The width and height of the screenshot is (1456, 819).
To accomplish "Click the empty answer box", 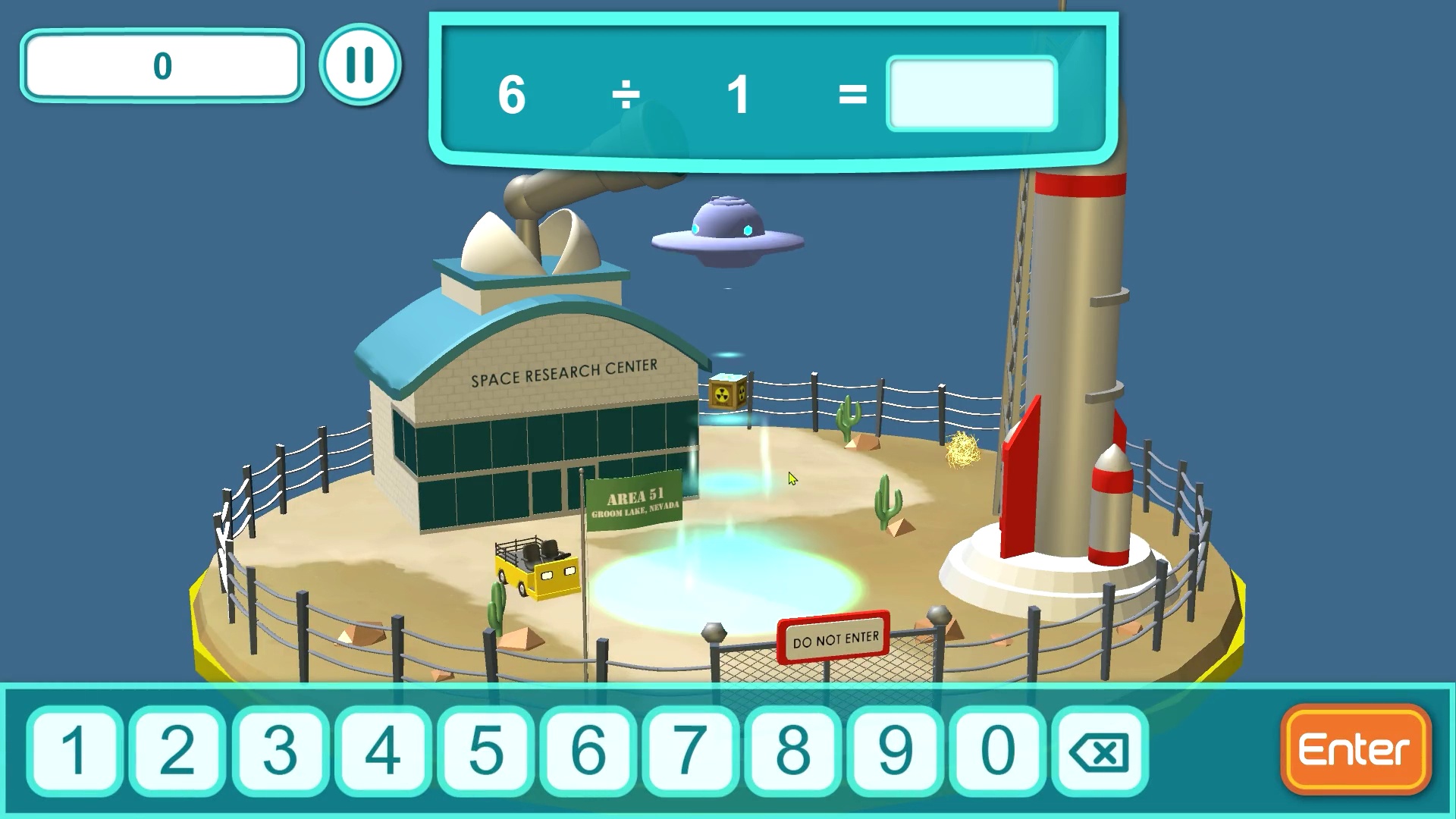I will pos(971,94).
